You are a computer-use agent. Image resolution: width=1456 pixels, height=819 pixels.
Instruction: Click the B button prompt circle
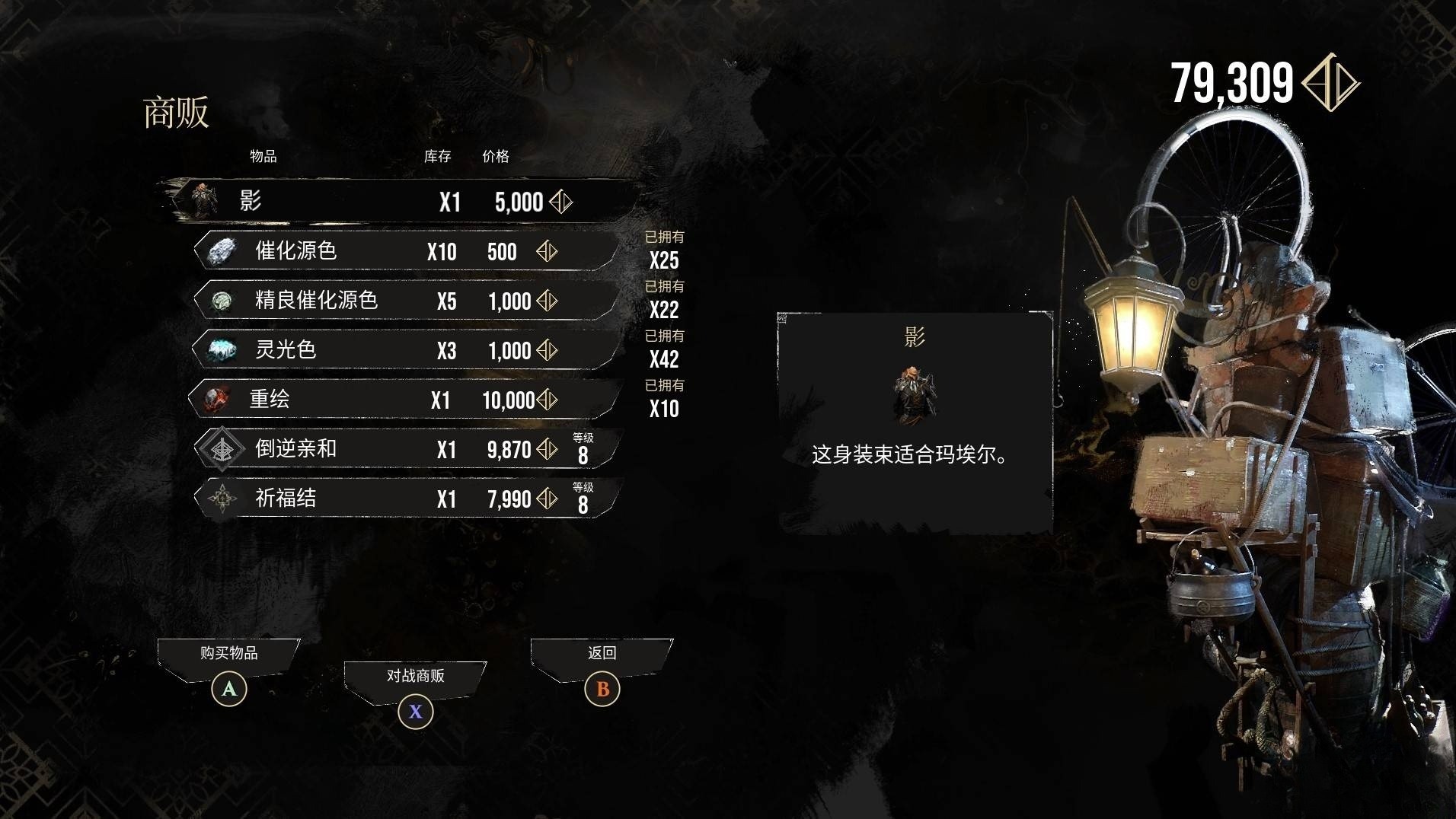[602, 689]
